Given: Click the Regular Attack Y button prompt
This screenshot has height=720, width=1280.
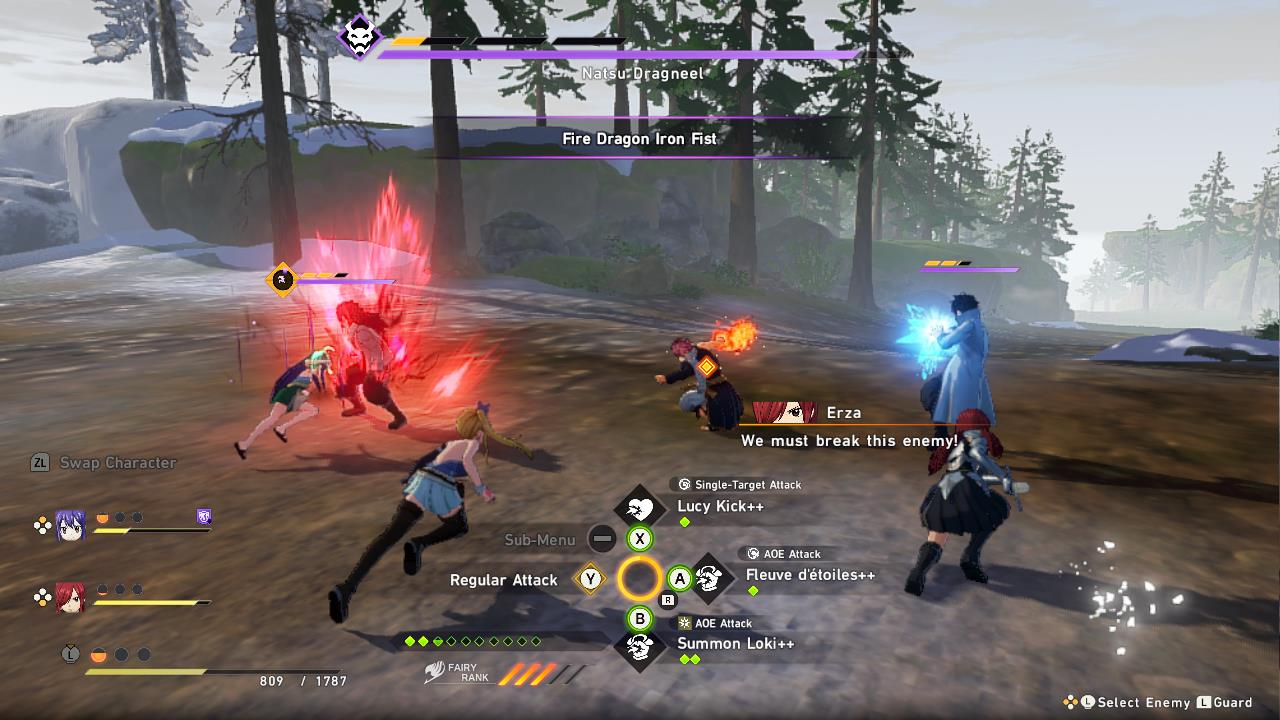Looking at the screenshot, I should [590, 578].
